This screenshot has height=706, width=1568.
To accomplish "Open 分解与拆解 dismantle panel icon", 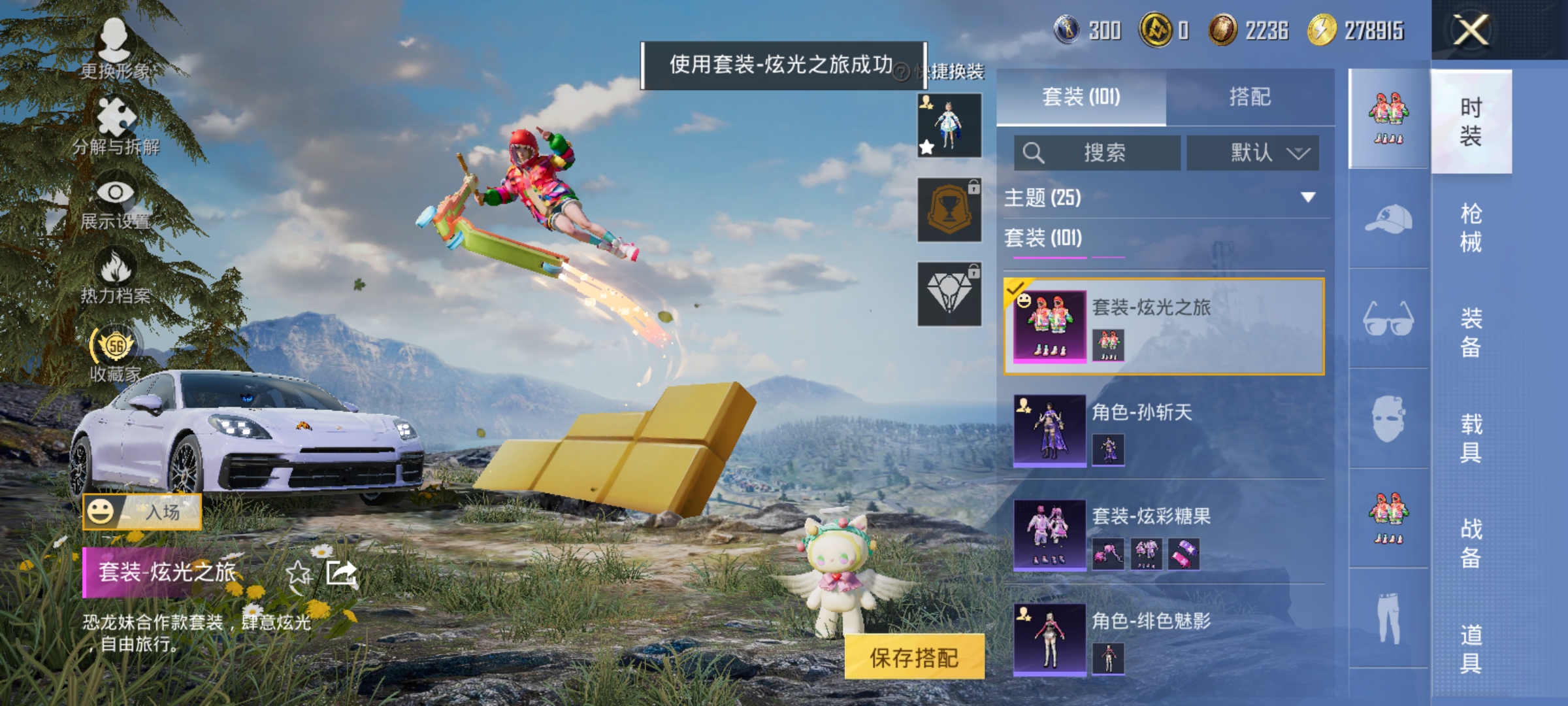I will (x=118, y=115).
